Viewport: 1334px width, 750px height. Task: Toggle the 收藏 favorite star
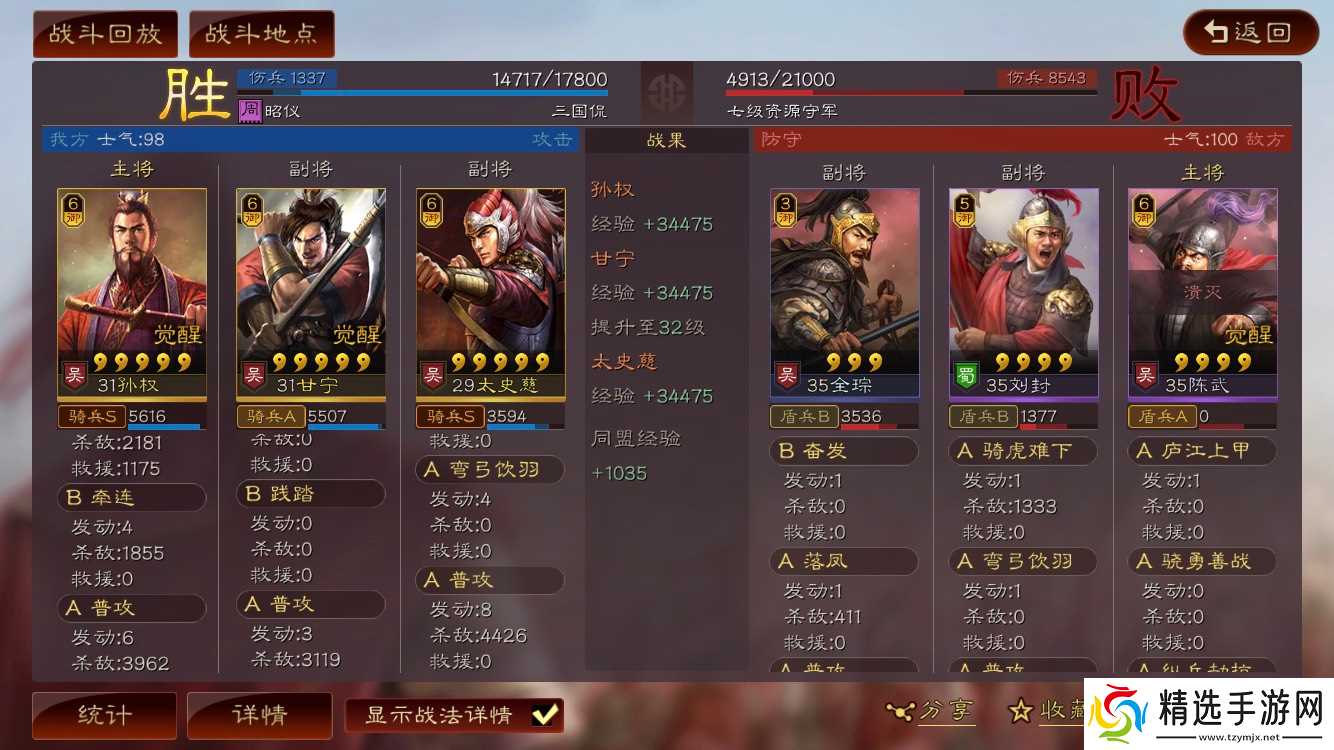pyautogui.click(x=1019, y=711)
